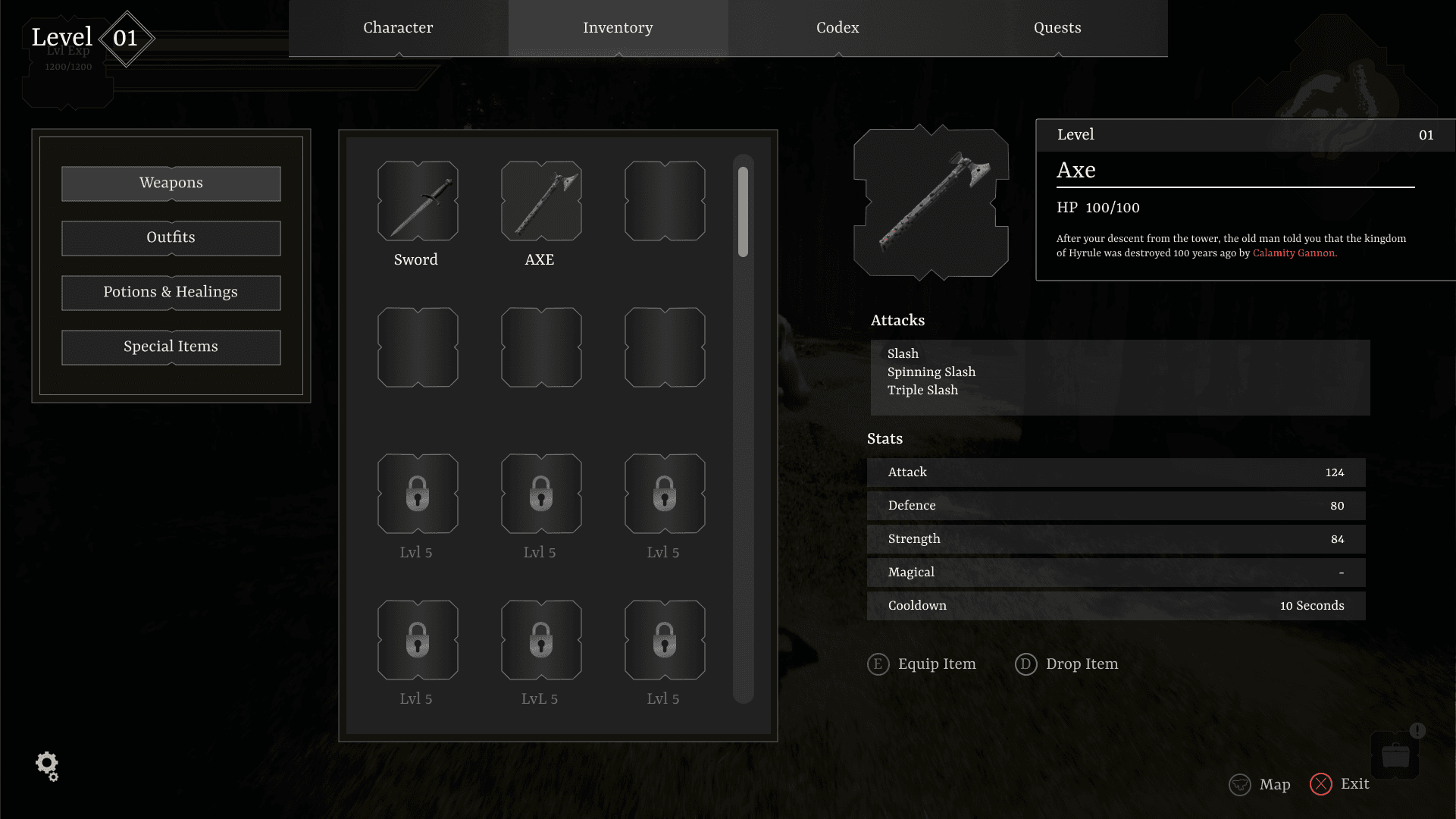Image resolution: width=1456 pixels, height=819 pixels.
Task: Pick the AXE inventory slot
Action: (x=541, y=201)
